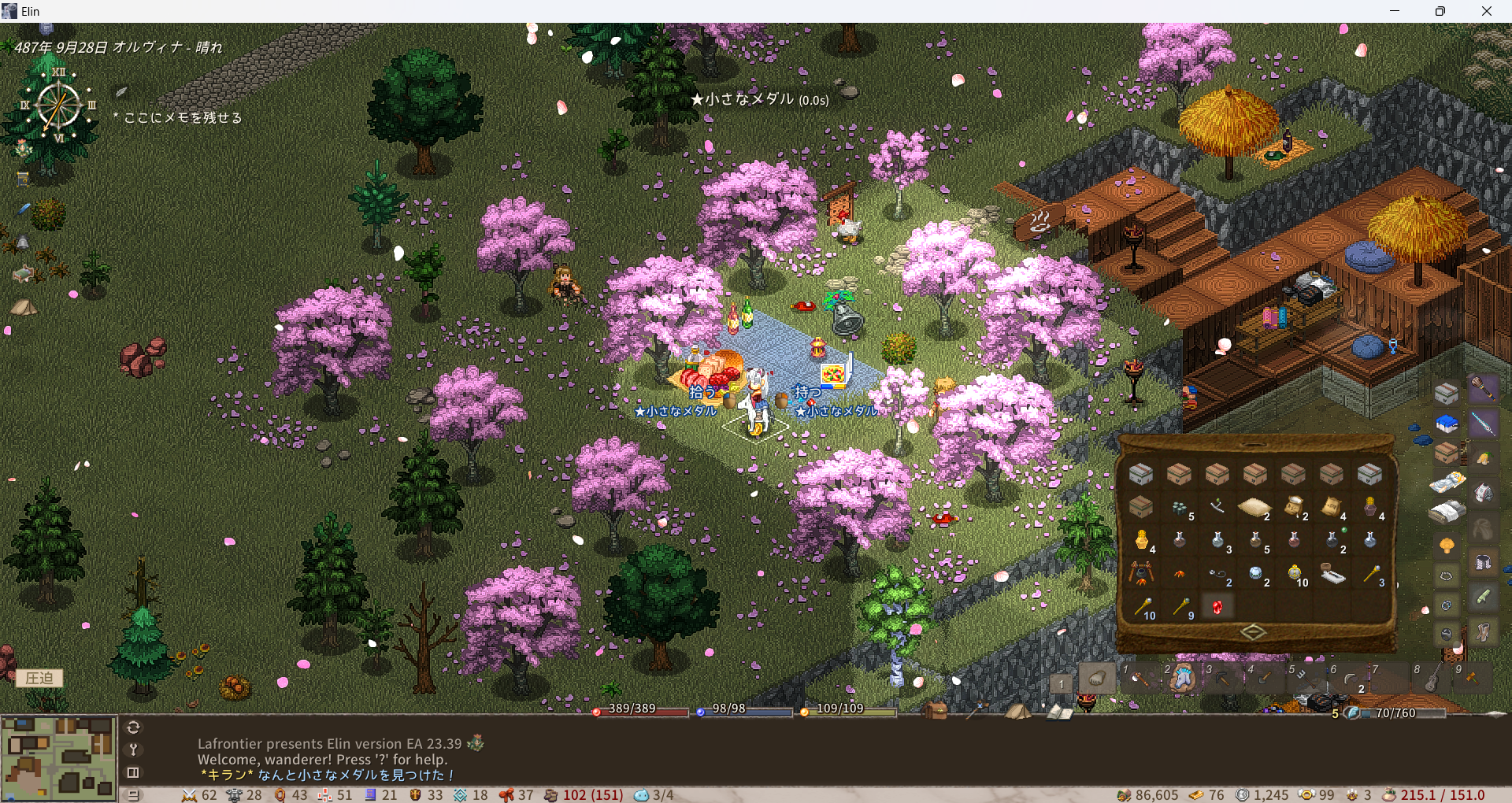This screenshot has width=1512, height=803.
Task: Pick the yellow lantern-shaped bottle stack
Action: tap(1141, 540)
